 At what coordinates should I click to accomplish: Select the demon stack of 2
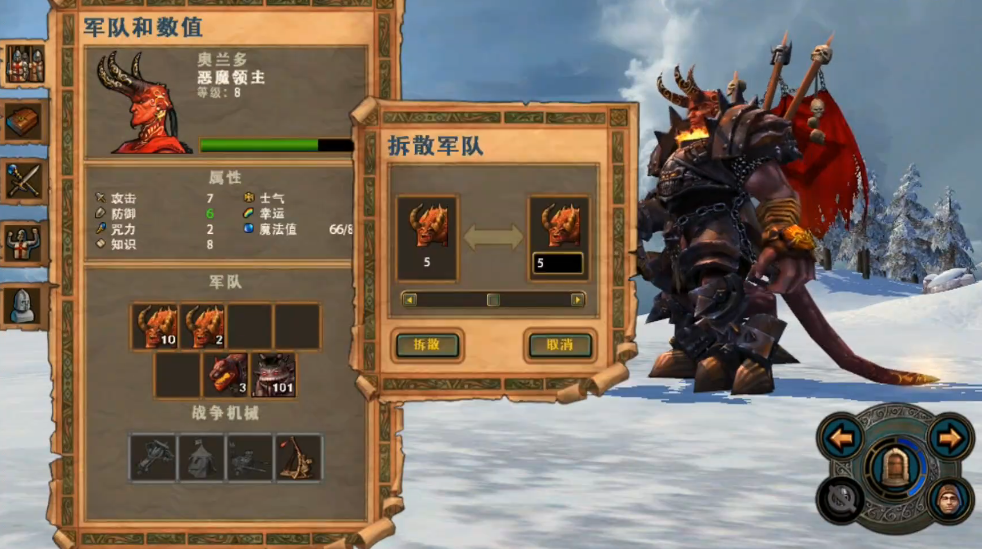point(203,327)
